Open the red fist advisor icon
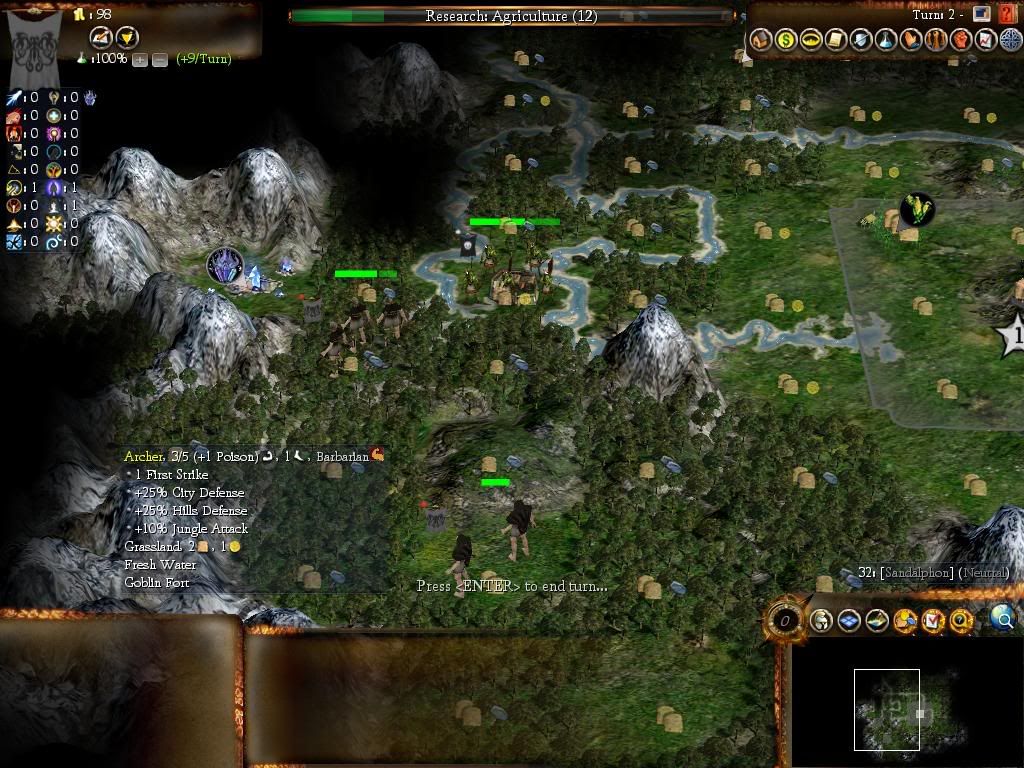This screenshot has width=1024, height=768. [961, 40]
